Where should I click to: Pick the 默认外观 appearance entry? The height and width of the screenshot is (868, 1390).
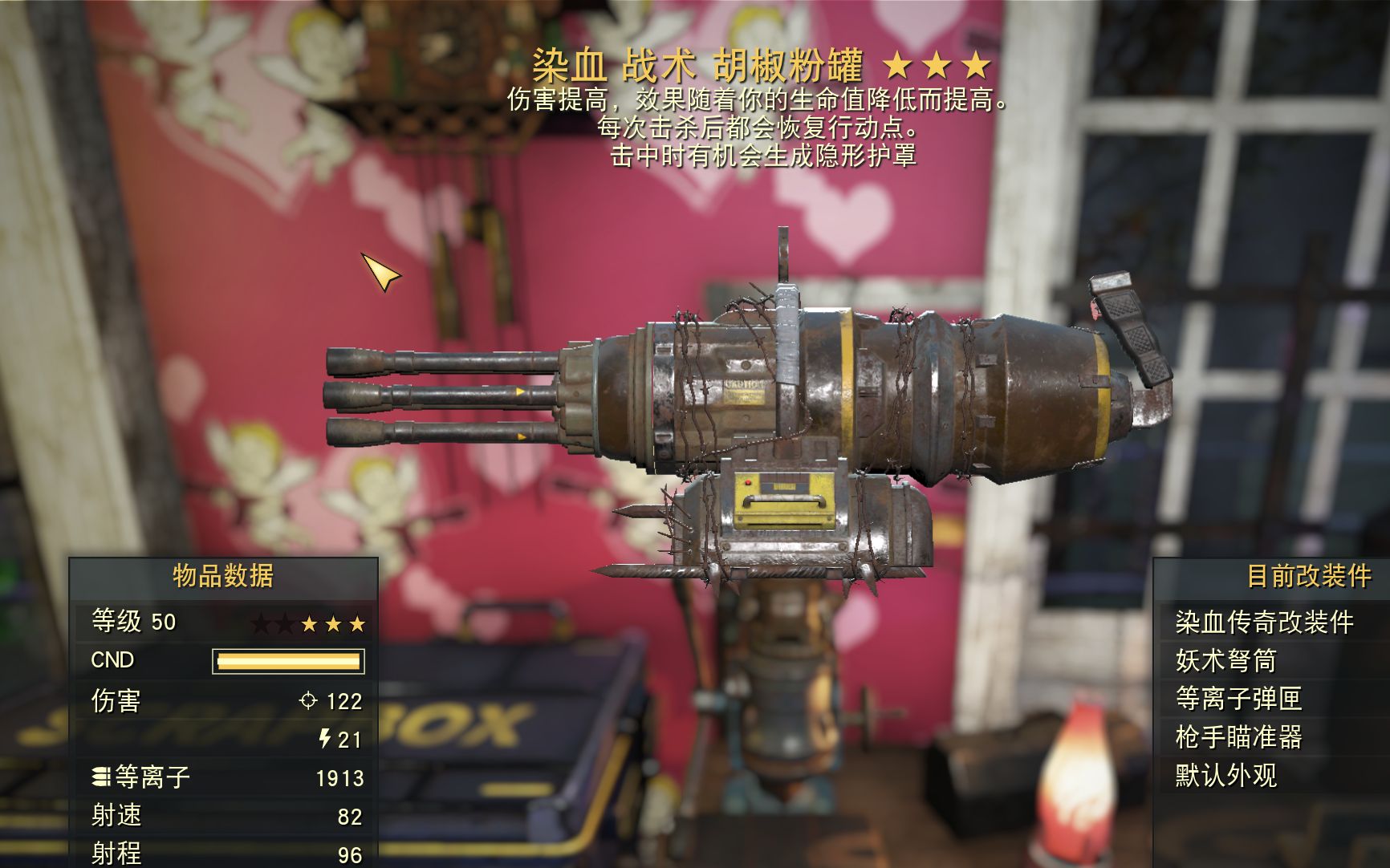[1225, 776]
